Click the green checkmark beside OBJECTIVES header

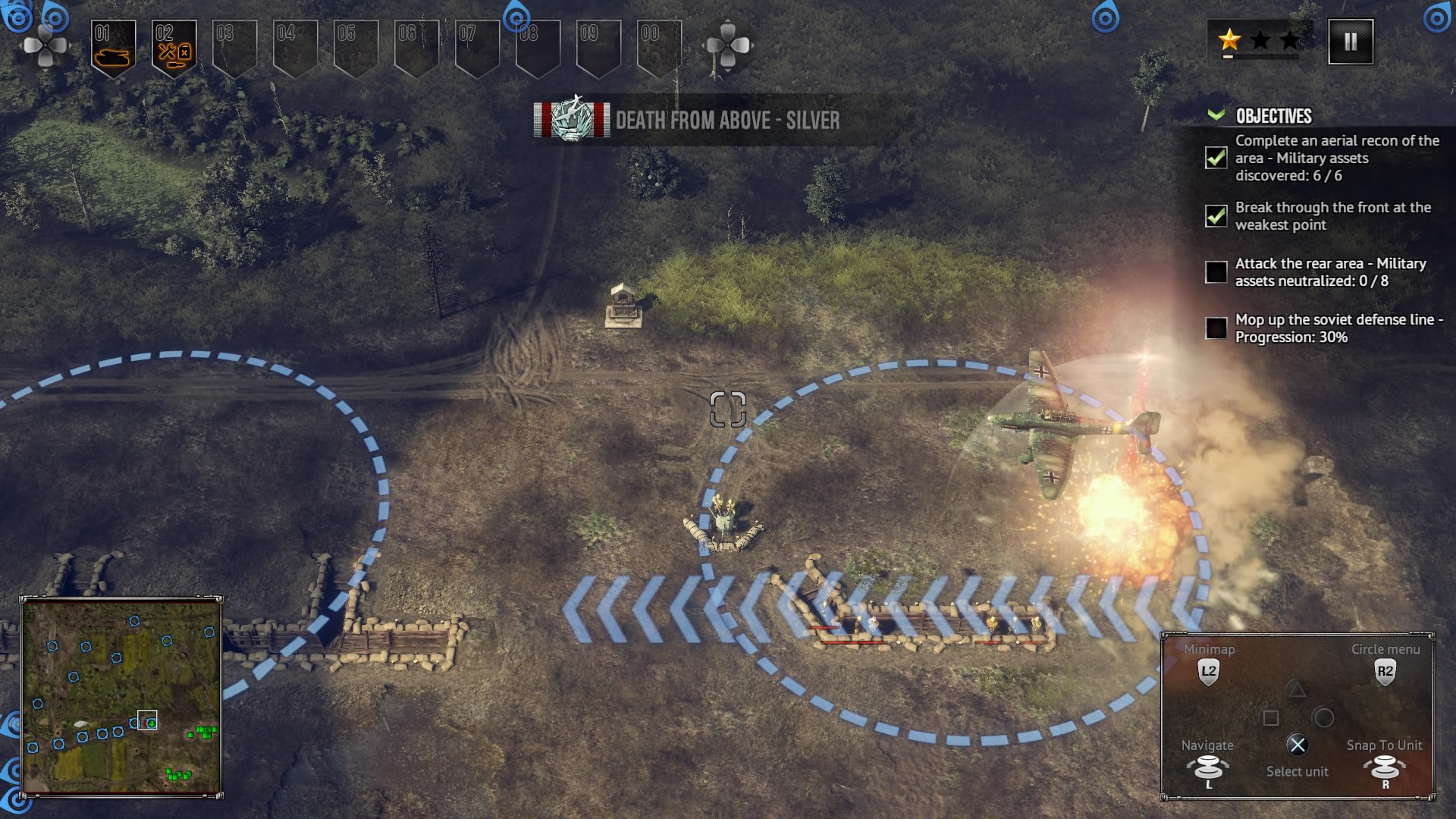click(x=1217, y=115)
